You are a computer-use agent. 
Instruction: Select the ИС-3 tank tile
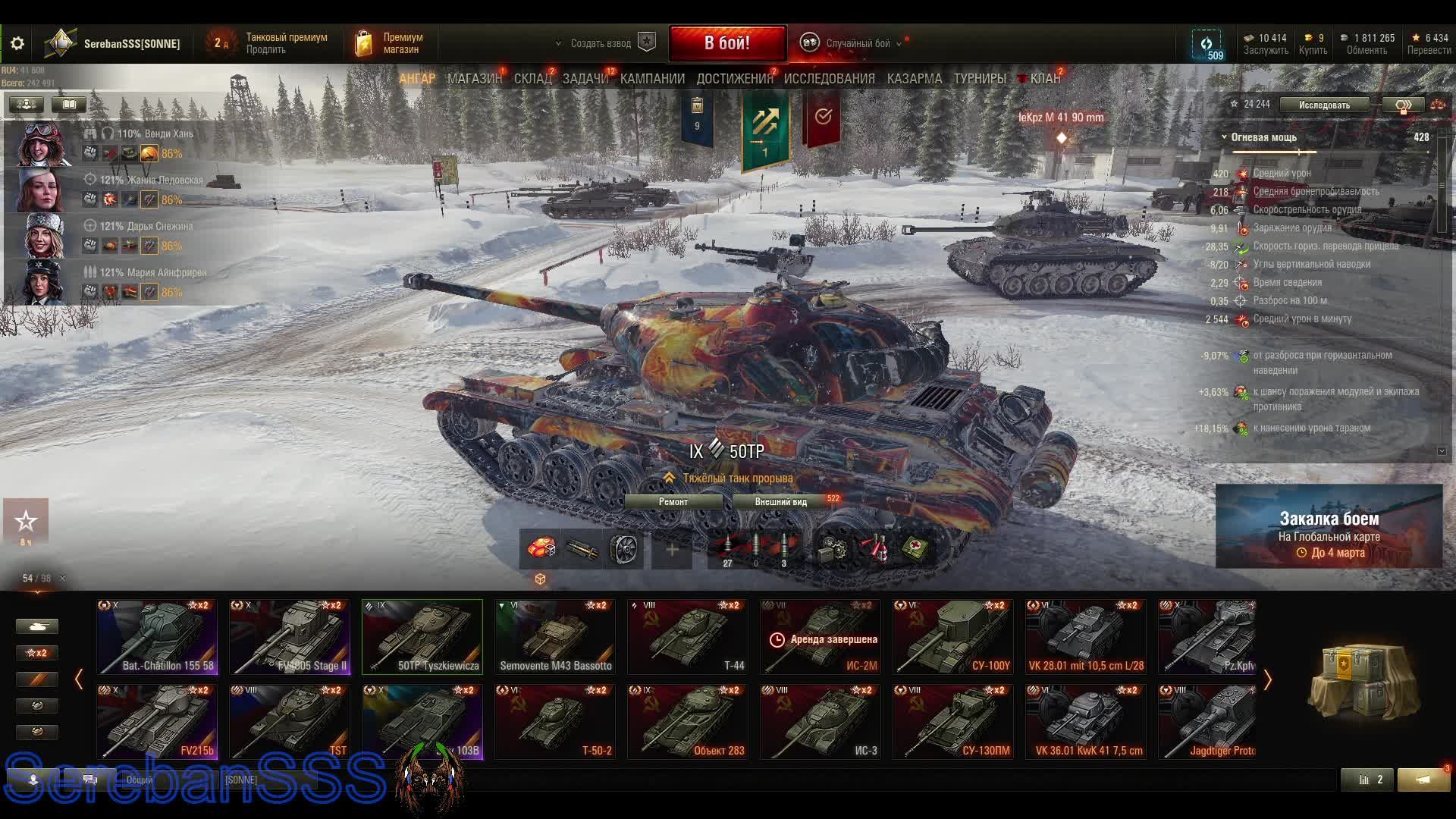tap(820, 722)
